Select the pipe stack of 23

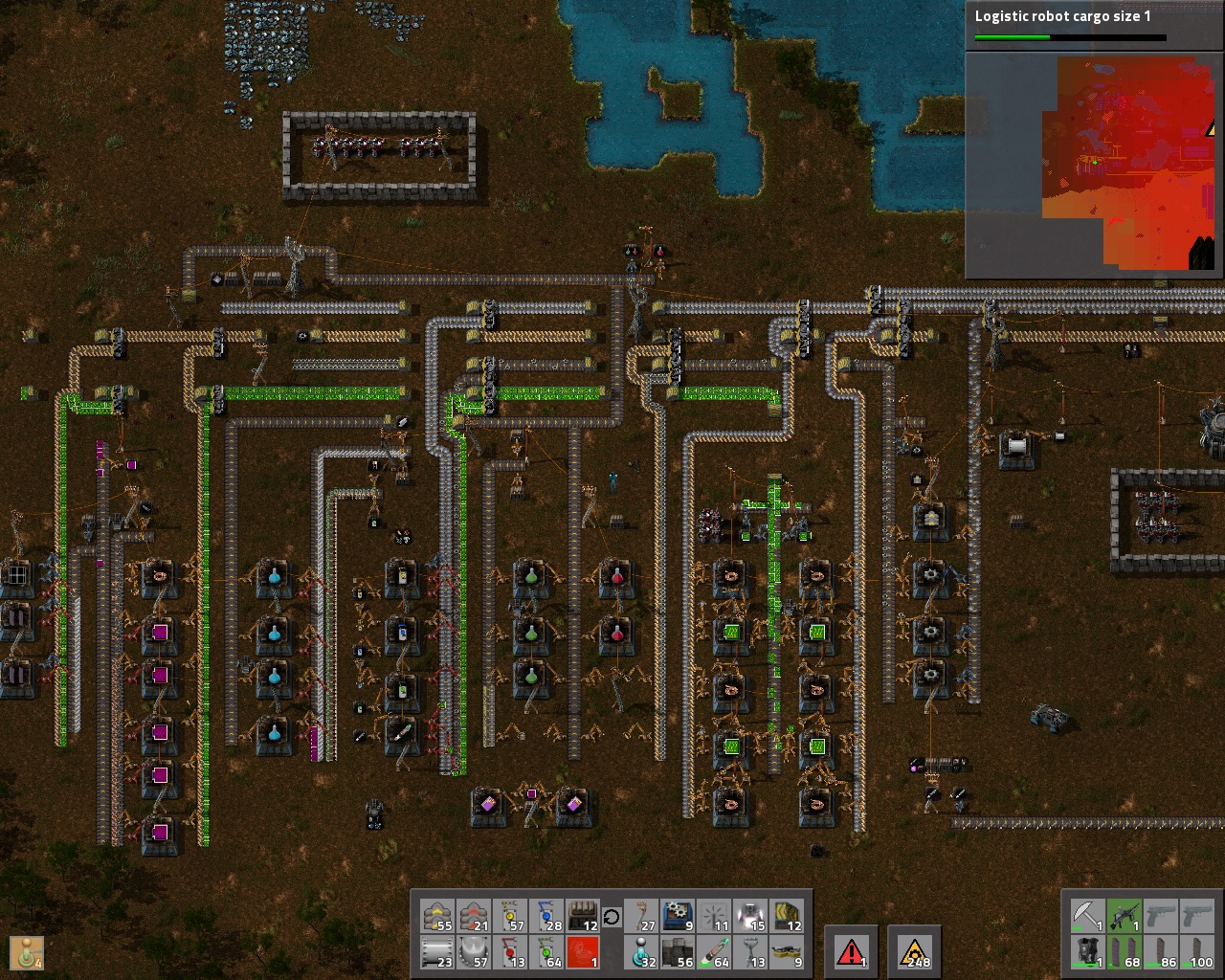(437, 952)
